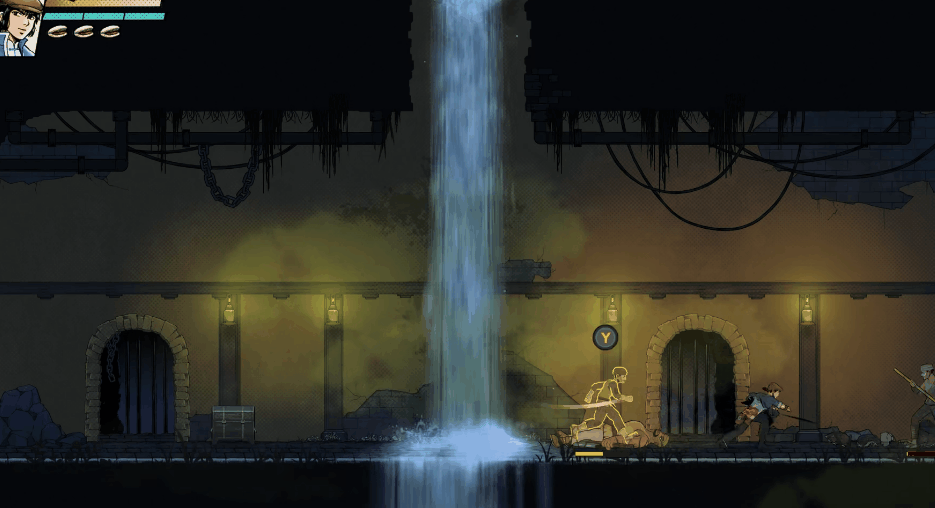Click the hero's character portrait
The width and height of the screenshot is (935, 508).
coord(19,27)
